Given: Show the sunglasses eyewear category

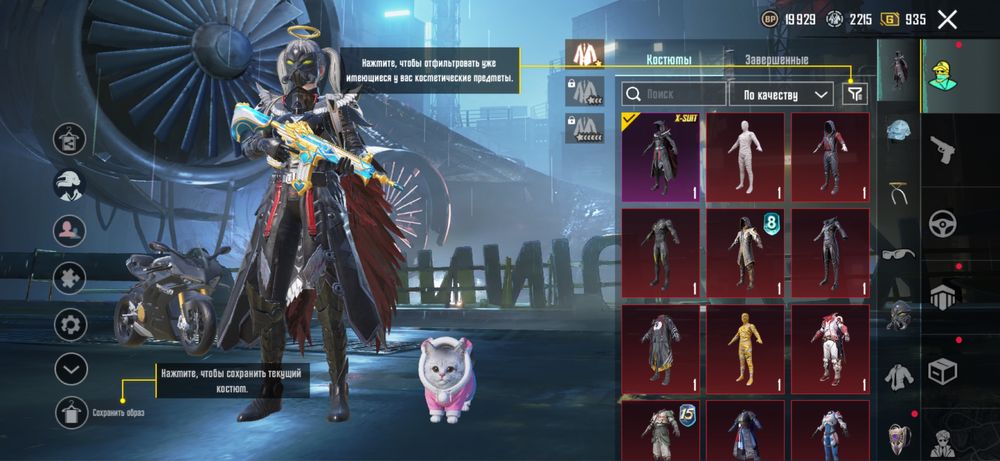Looking at the screenshot, I should coord(899,253).
